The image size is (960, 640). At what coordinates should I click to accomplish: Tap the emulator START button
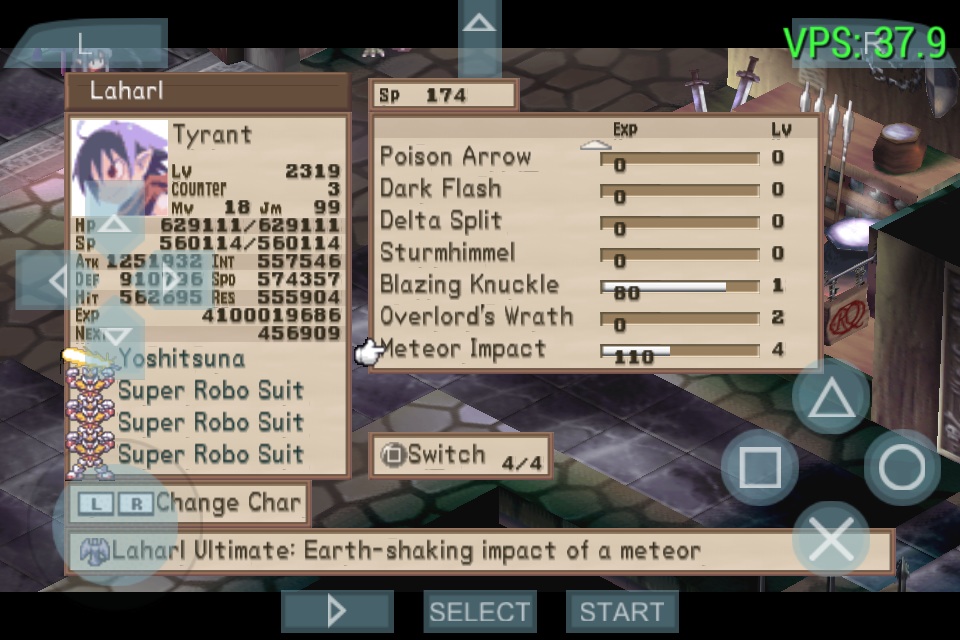(x=621, y=611)
